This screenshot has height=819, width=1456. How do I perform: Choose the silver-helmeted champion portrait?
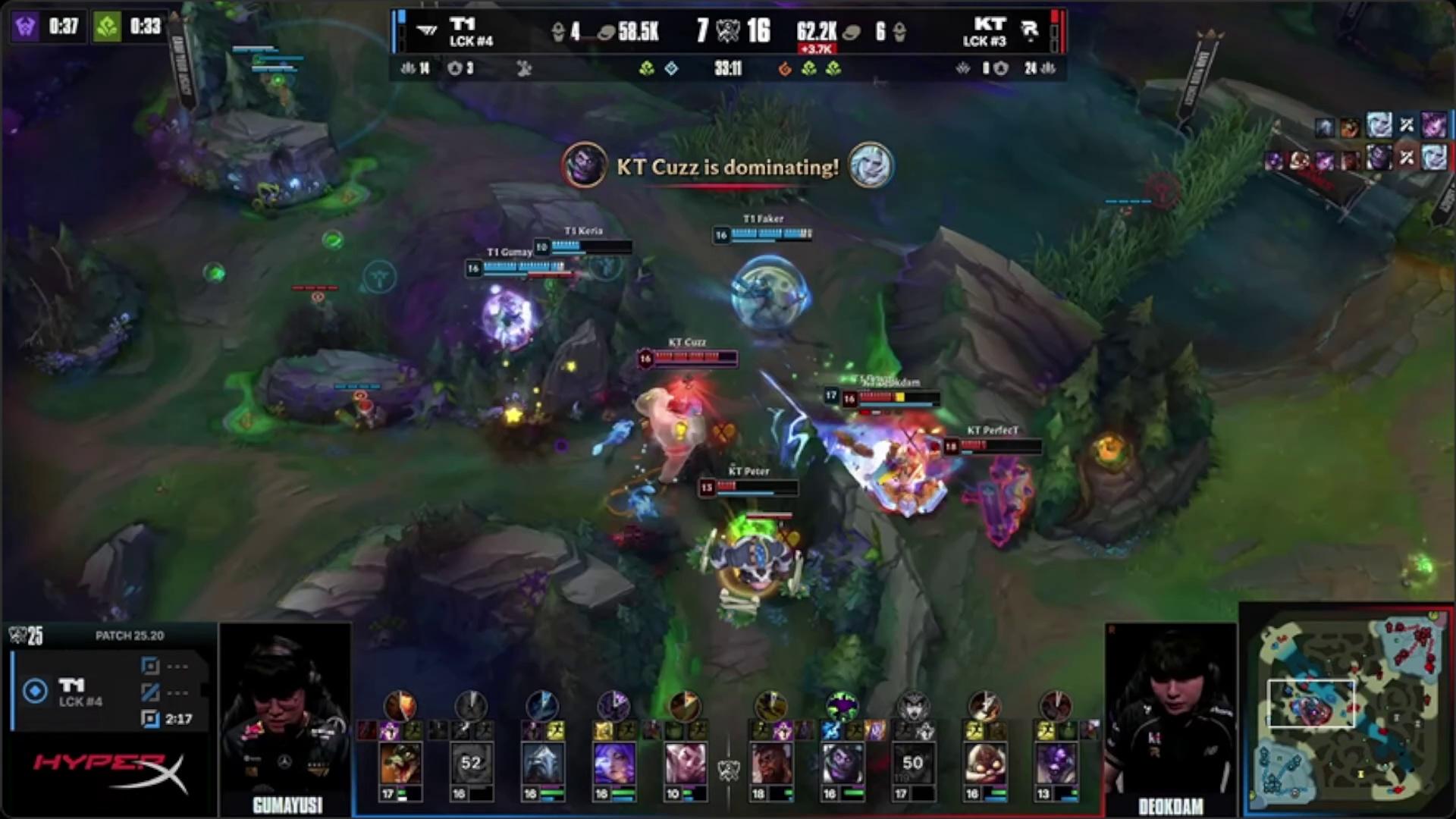tap(542, 763)
